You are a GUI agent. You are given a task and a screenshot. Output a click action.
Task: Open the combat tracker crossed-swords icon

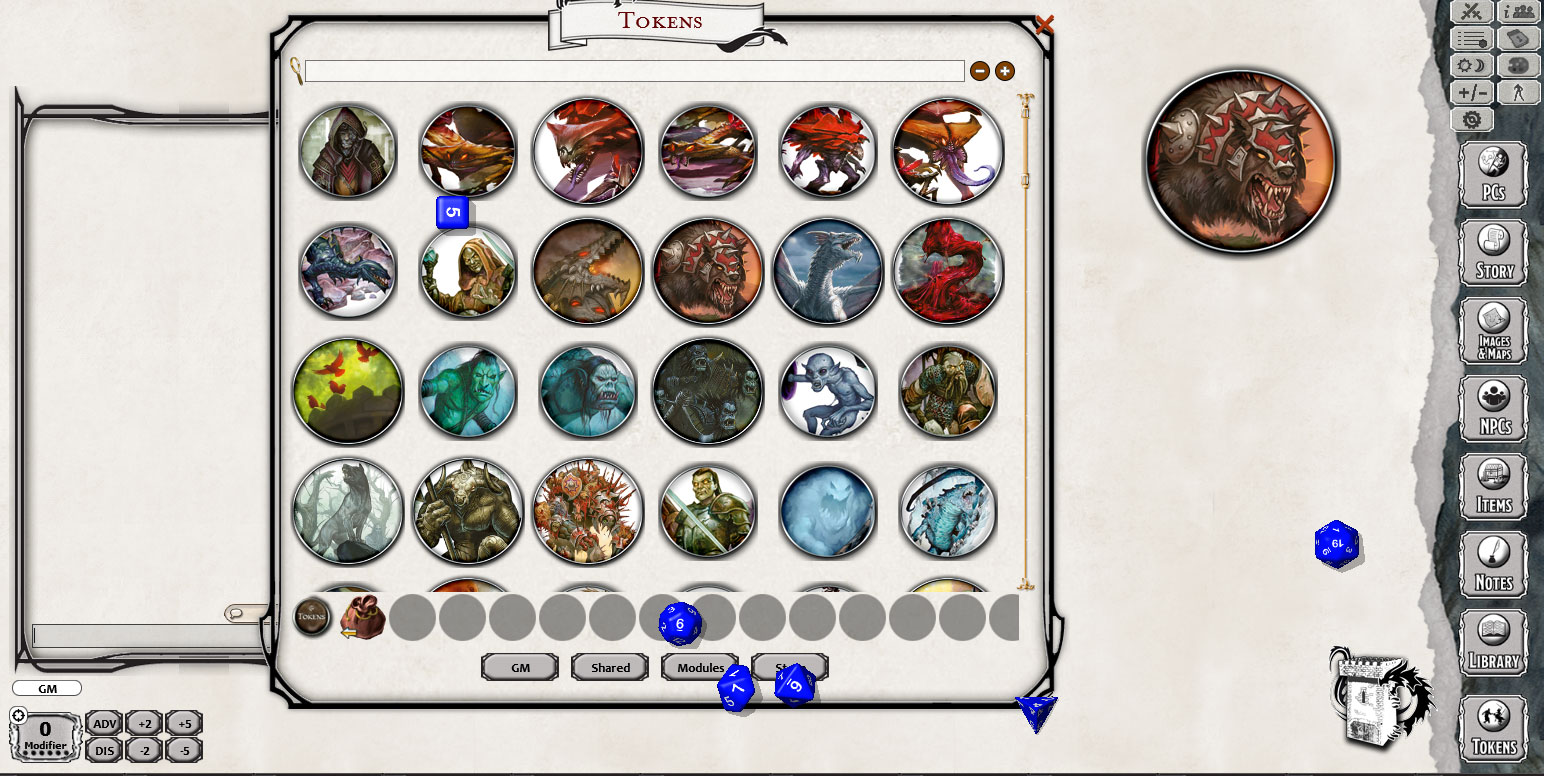pyautogui.click(x=1471, y=11)
